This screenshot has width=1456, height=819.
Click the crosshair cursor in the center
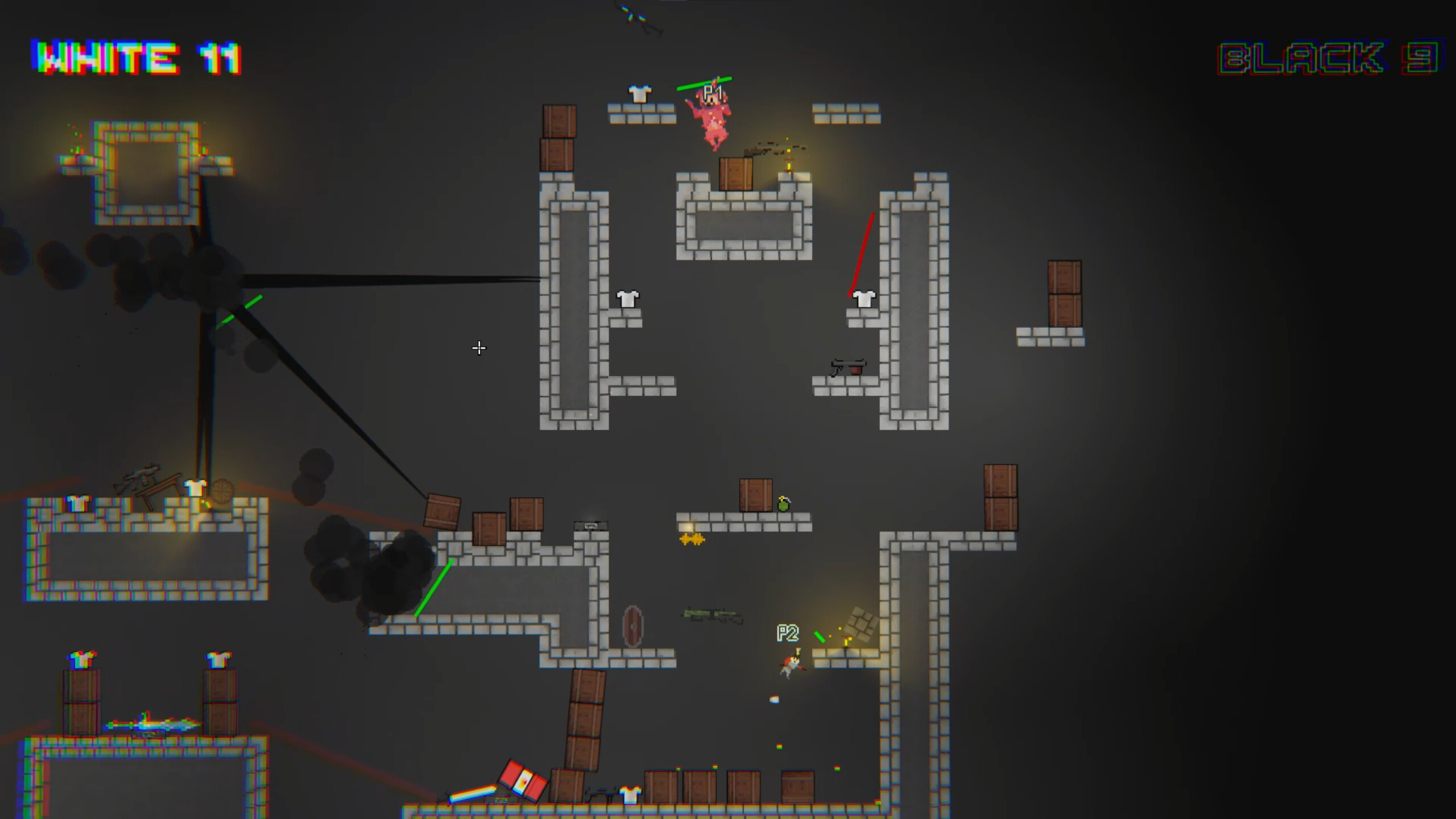(x=479, y=348)
